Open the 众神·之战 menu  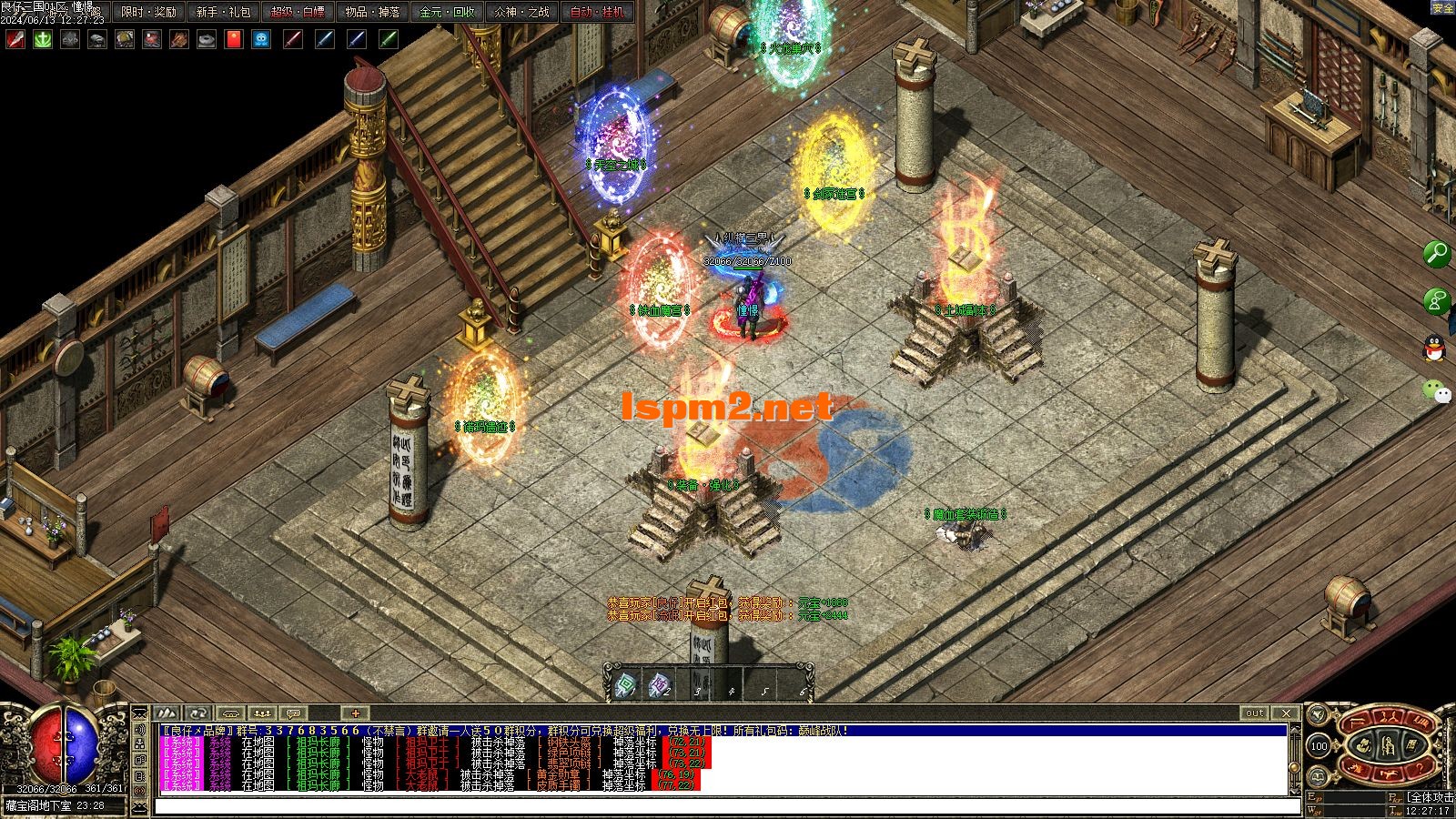521,12
